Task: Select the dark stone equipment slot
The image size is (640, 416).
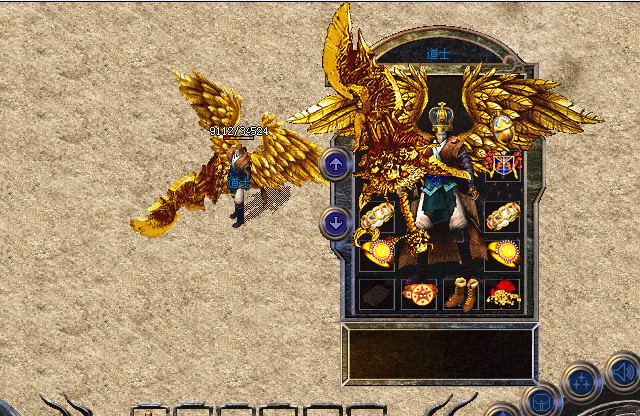Action: (376, 294)
